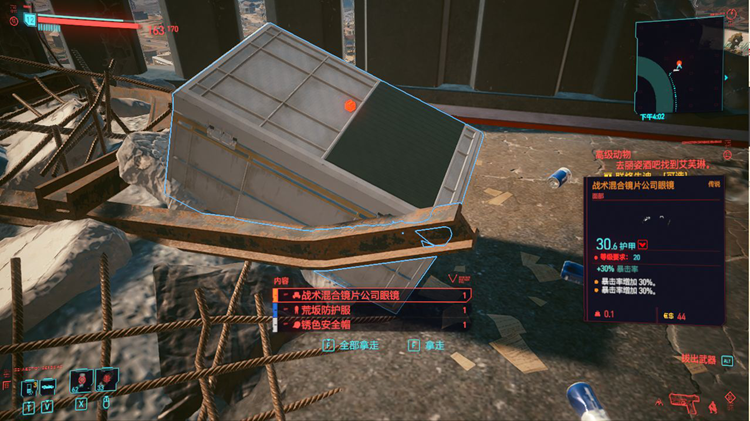Select the 战术混合镜片公司眼镜 loot row
This screenshot has width=750, height=421.
(x=371, y=295)
